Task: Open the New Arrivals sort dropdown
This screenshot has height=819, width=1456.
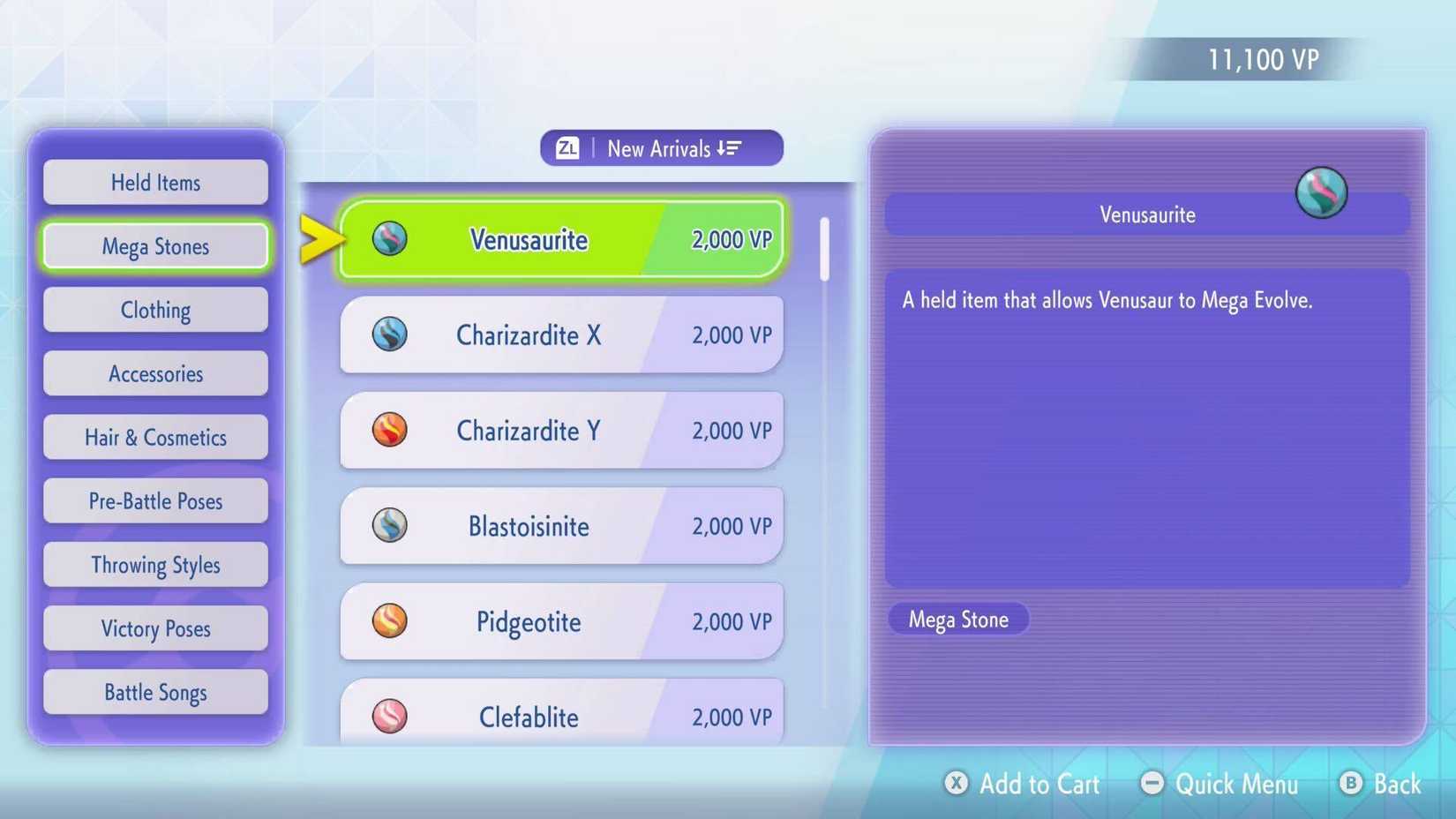Action: click(x=661, y=147)
